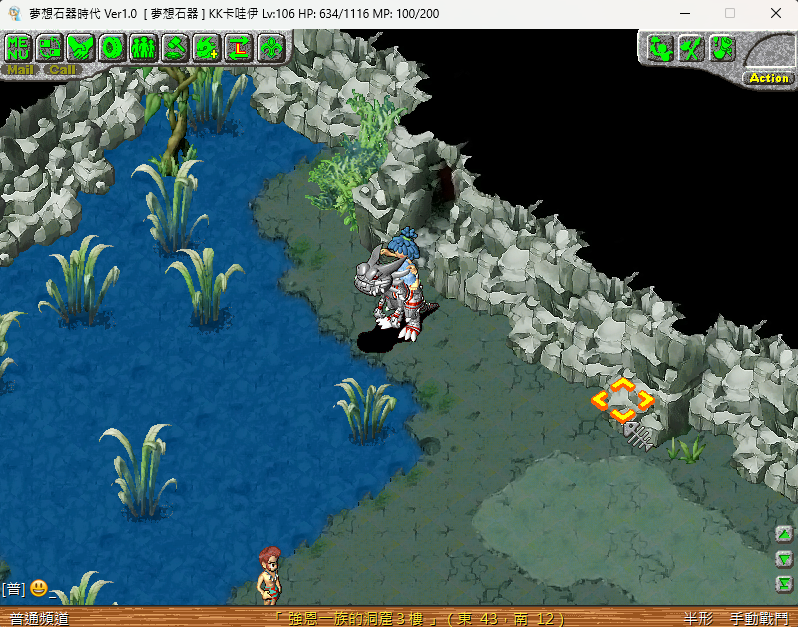Click the third action icon next to Action arc
Viewport: 798px width, 627px height.
point(722,47)
